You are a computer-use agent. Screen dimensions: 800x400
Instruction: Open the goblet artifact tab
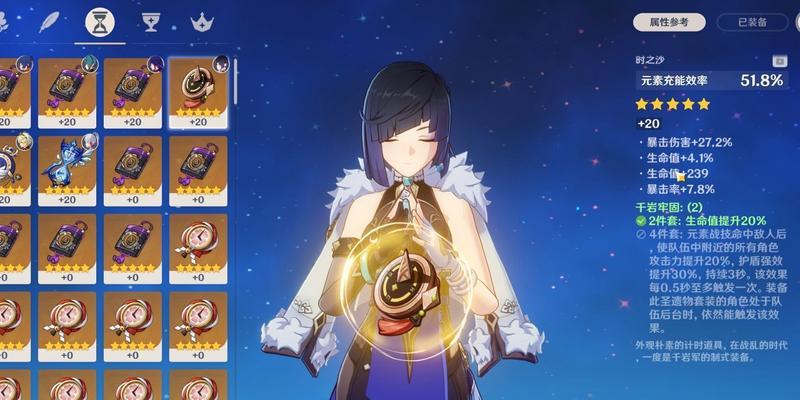[x=151, y=20]
